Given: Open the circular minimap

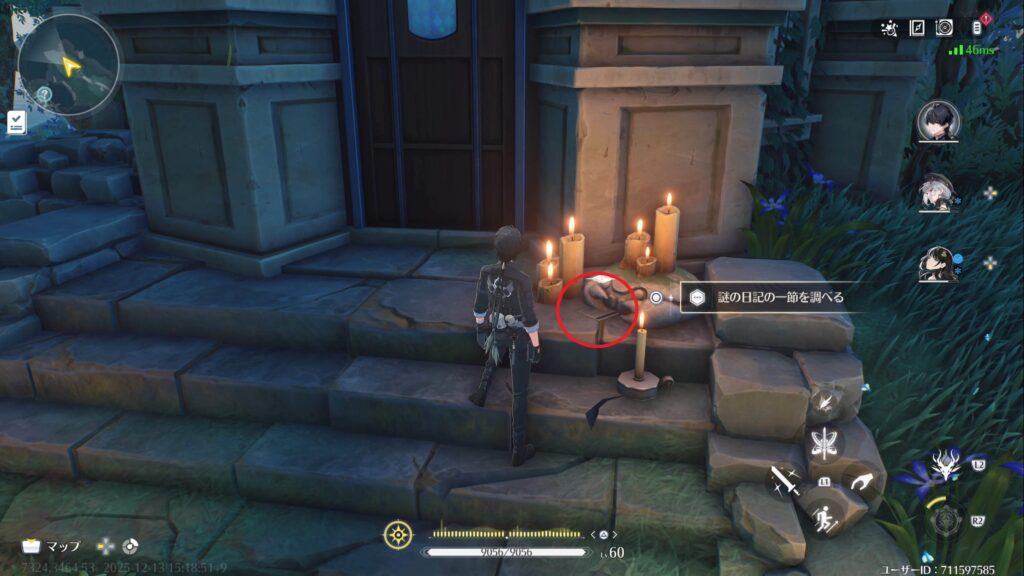Looking at the screenshot, I should pos(67,64).
